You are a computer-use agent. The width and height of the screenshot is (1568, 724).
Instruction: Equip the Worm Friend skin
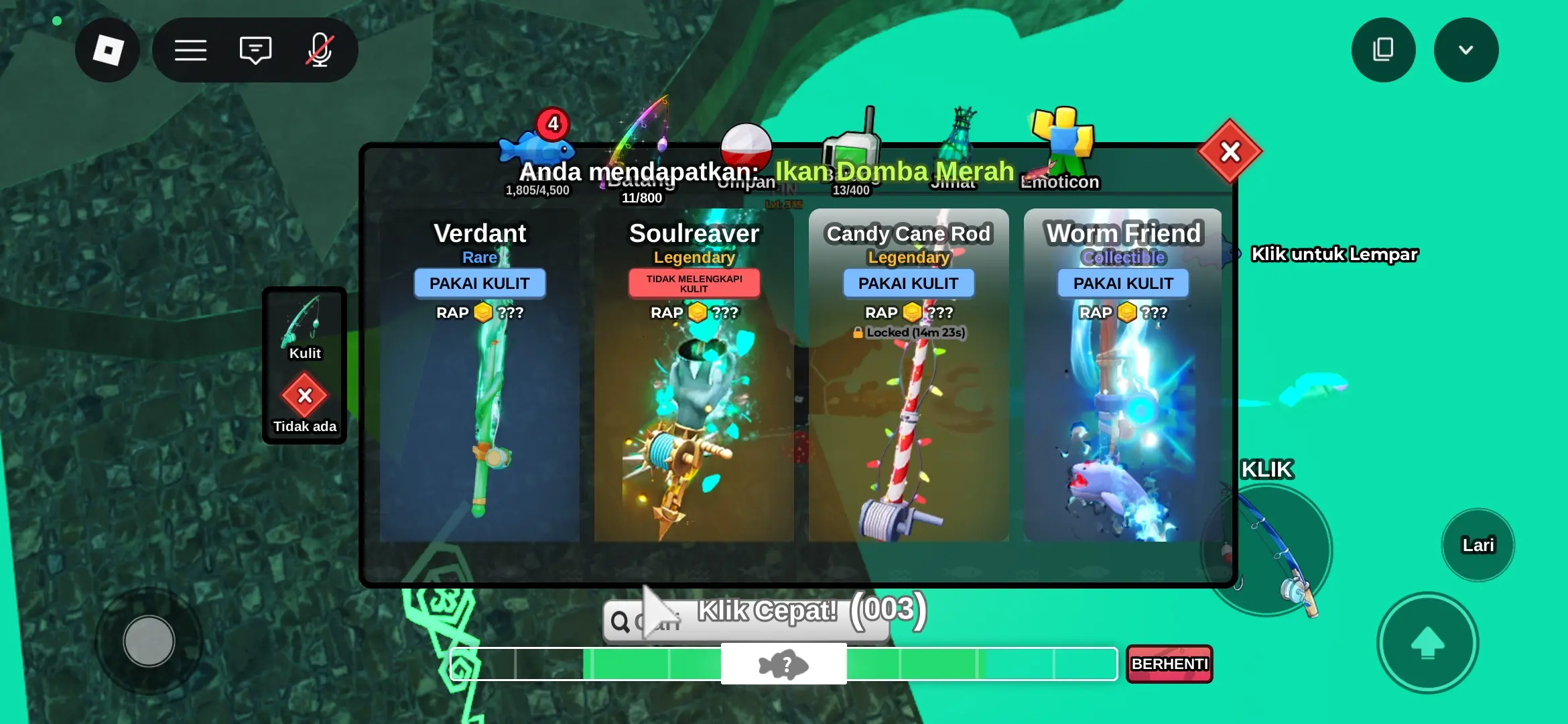coord(1123,284)
